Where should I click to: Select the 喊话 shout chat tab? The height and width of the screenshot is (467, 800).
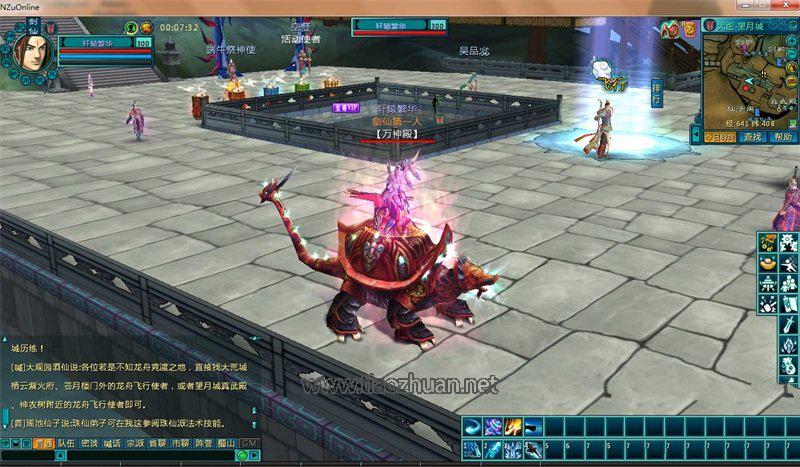[113, 442]
